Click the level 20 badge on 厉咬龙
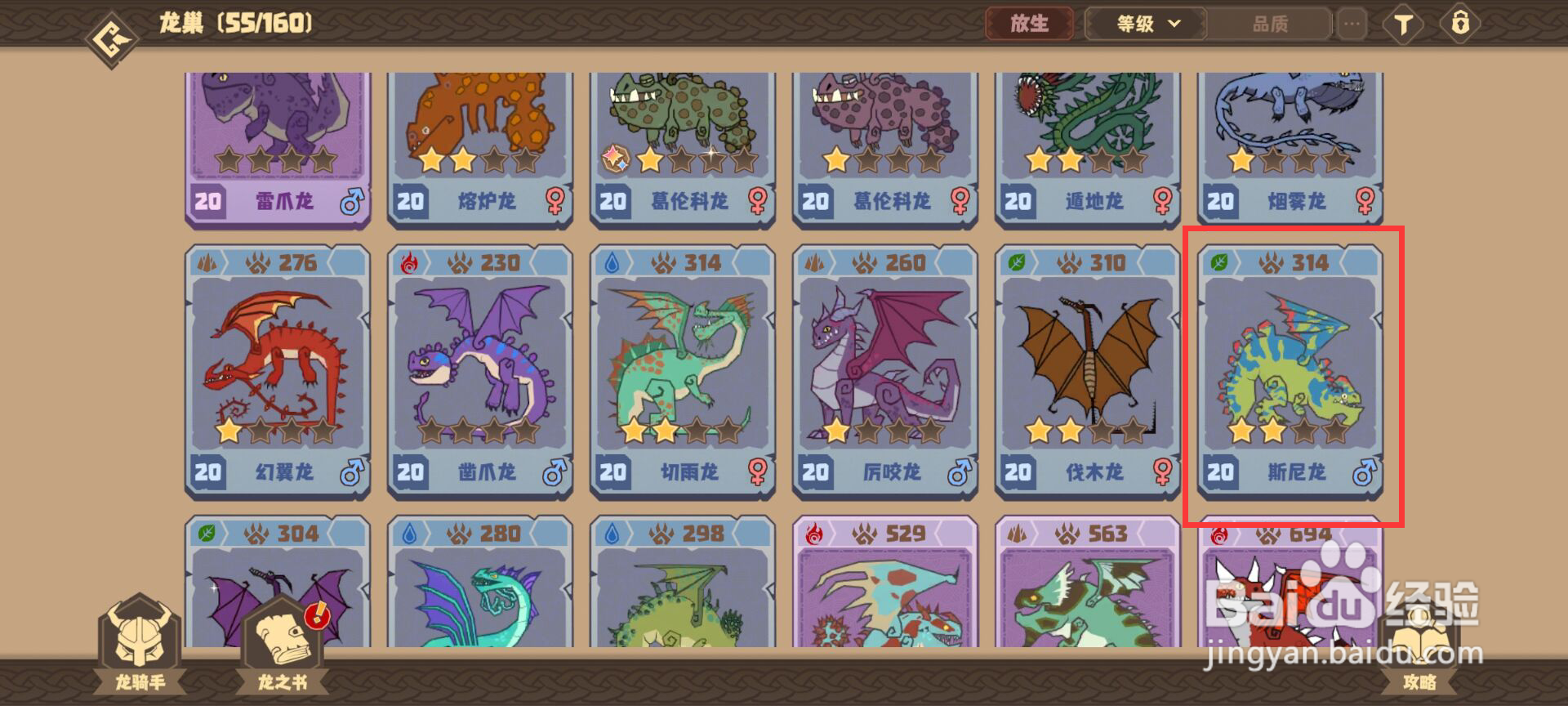1568x706 pixels. pyautogui.click(x=817, y=472)
